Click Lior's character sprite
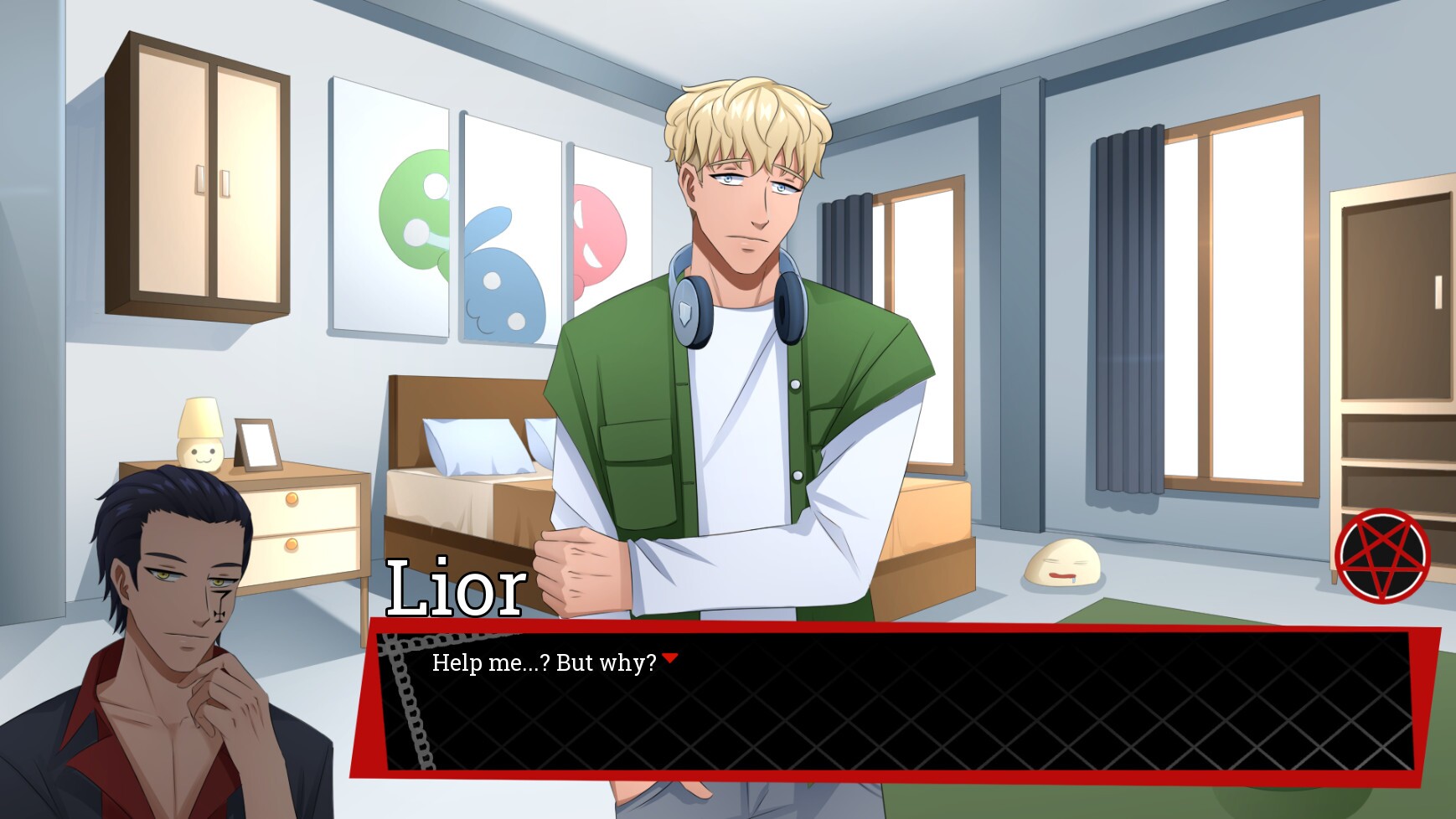This screenshot has width=1456, height=819. click(x=737, y=335)
